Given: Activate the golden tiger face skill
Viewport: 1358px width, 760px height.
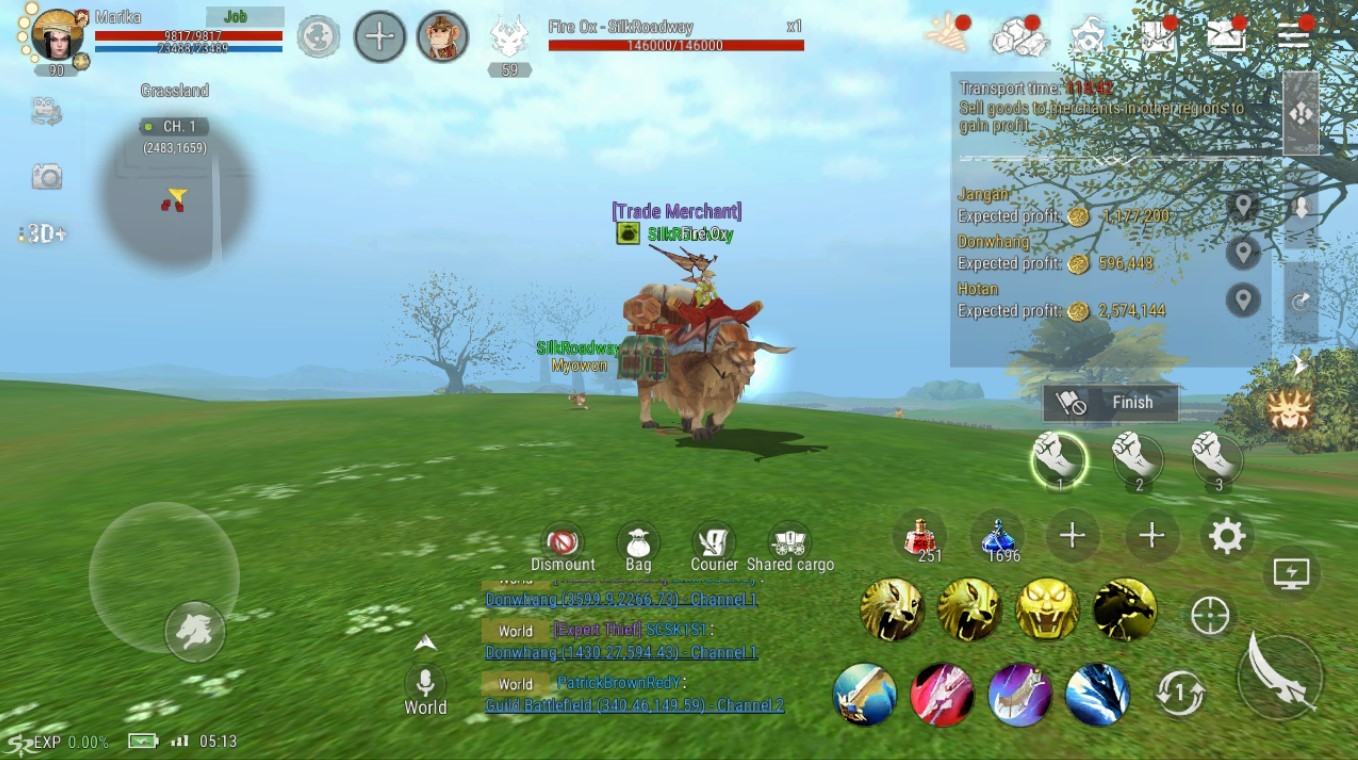Looking at the screenshot, I should pyautogui.click(x=1047, y=609).
